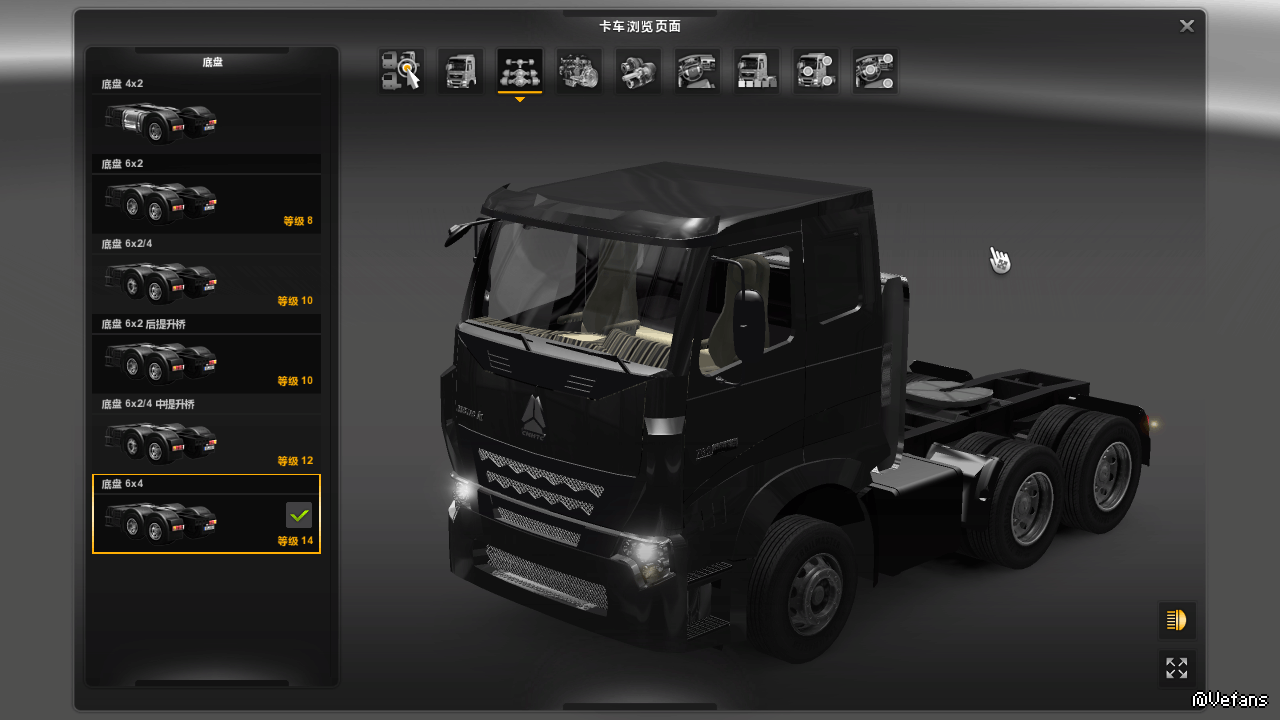Open the interior accessories tab
The height and width of the screenshot is (720, 1280).
(875, 71)
